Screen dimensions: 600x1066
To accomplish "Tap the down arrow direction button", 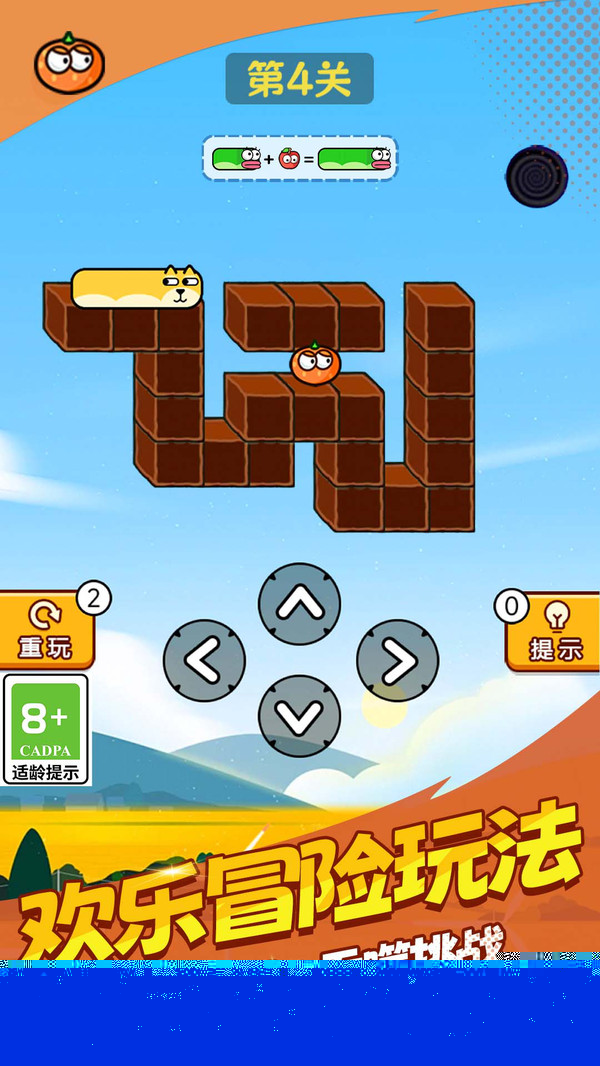I will (x=299, y=716).
